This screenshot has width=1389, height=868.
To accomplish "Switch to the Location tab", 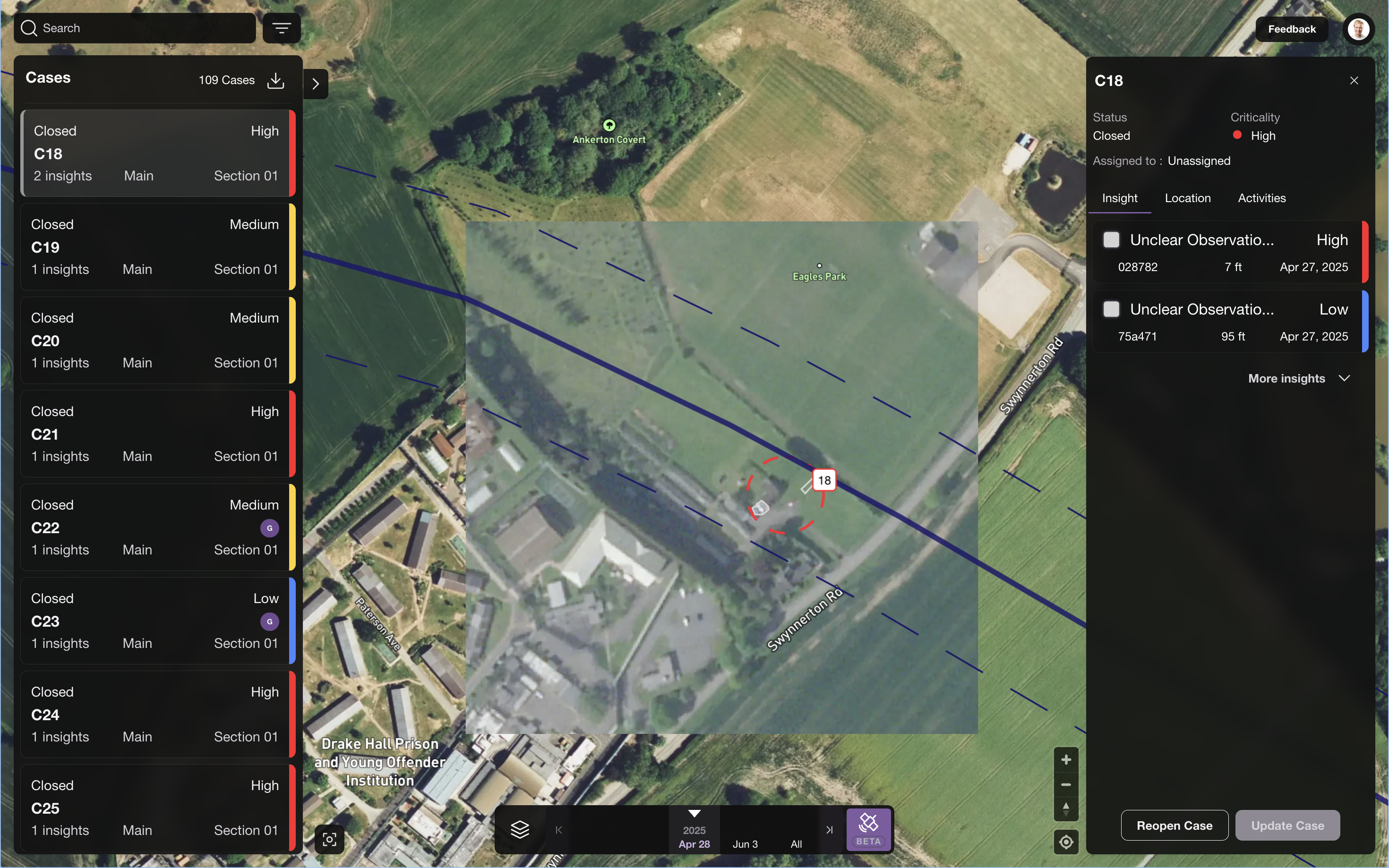I will (x=1187, y=198).
